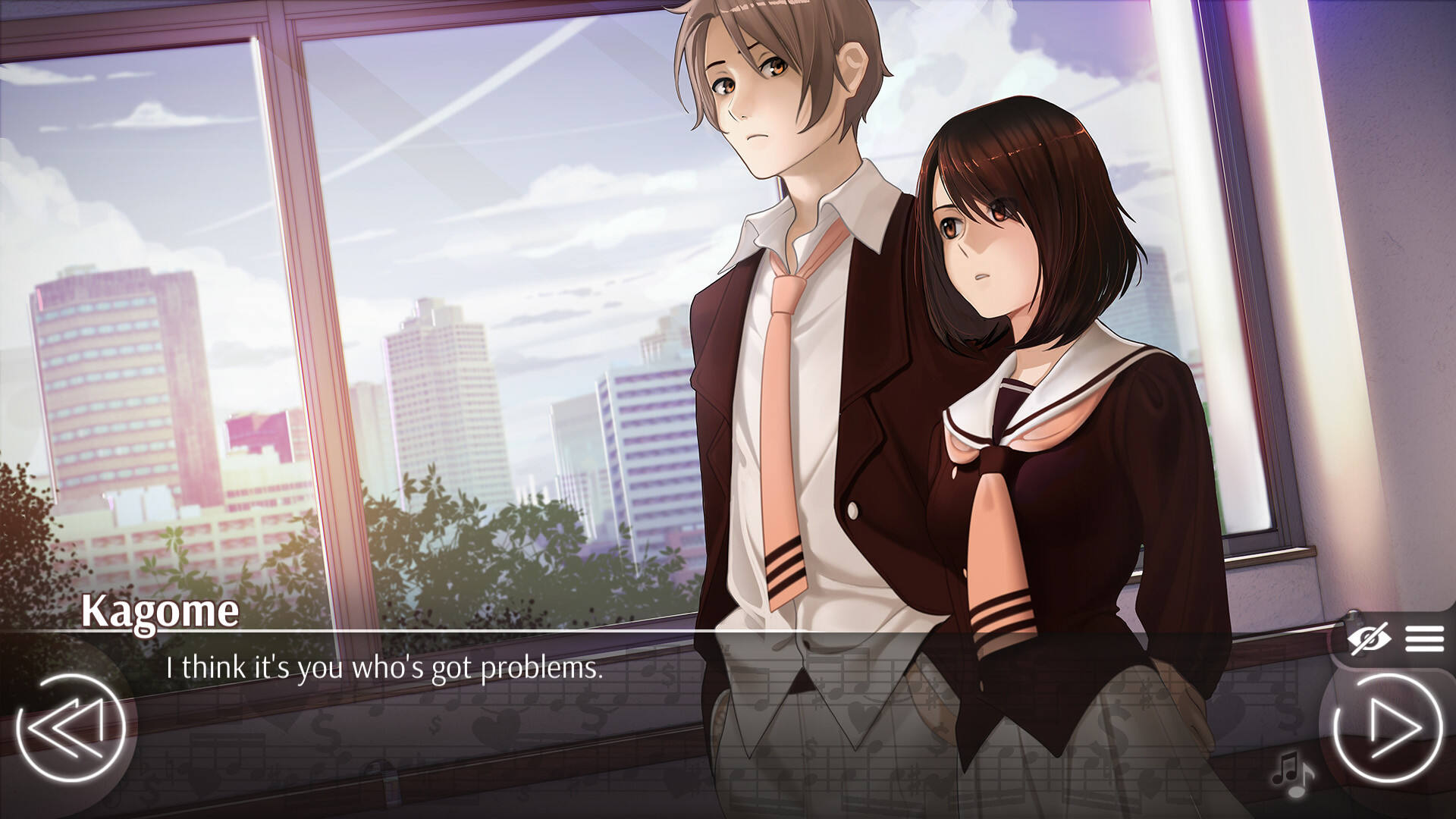Open the hamburger menu
This screenshot has height=819, width=1456.
1423,639
